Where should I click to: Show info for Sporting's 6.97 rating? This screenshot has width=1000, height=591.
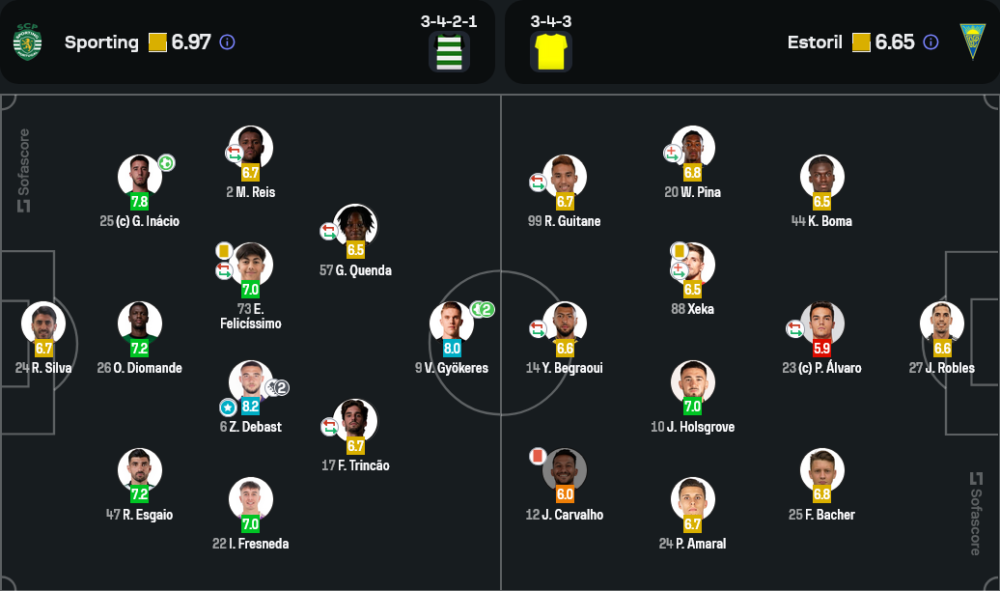coord(227,42)
